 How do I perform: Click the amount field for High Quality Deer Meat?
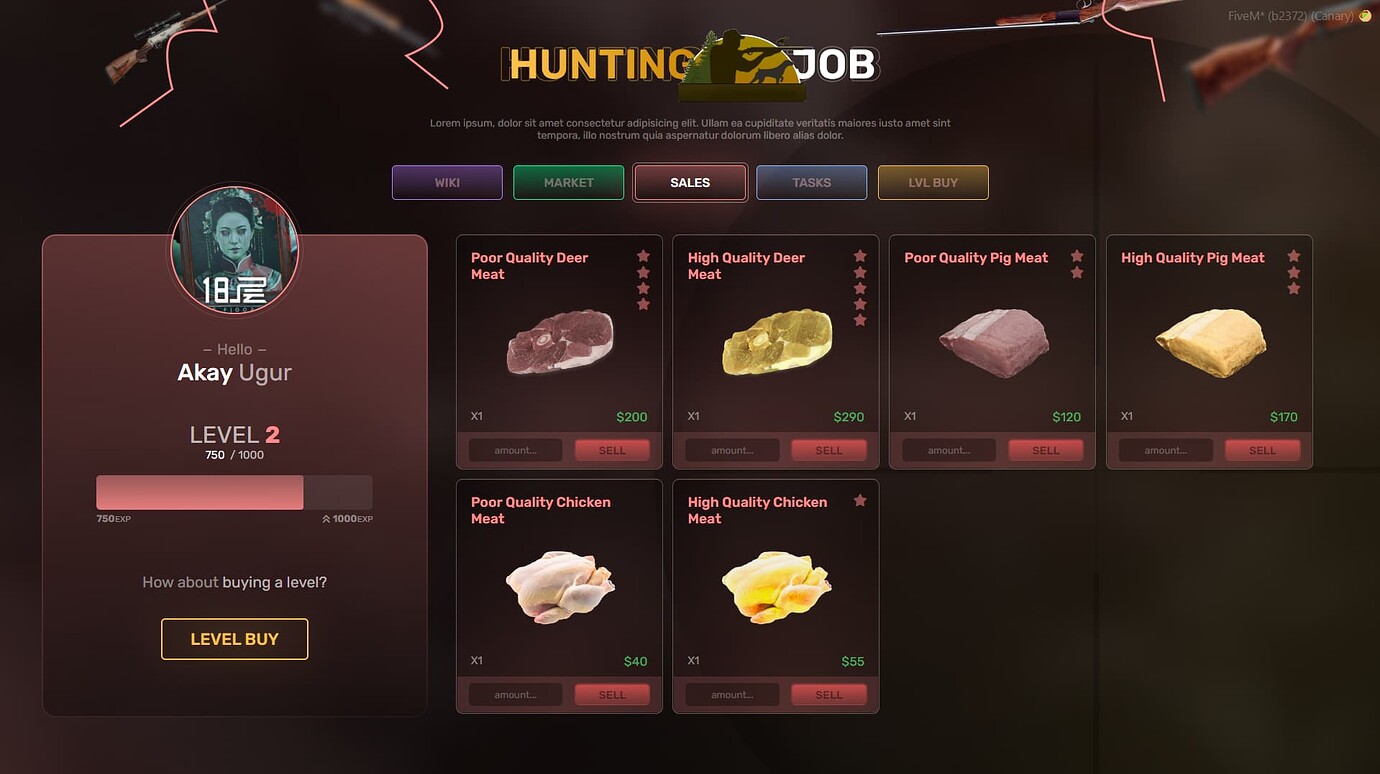[731, 449]
